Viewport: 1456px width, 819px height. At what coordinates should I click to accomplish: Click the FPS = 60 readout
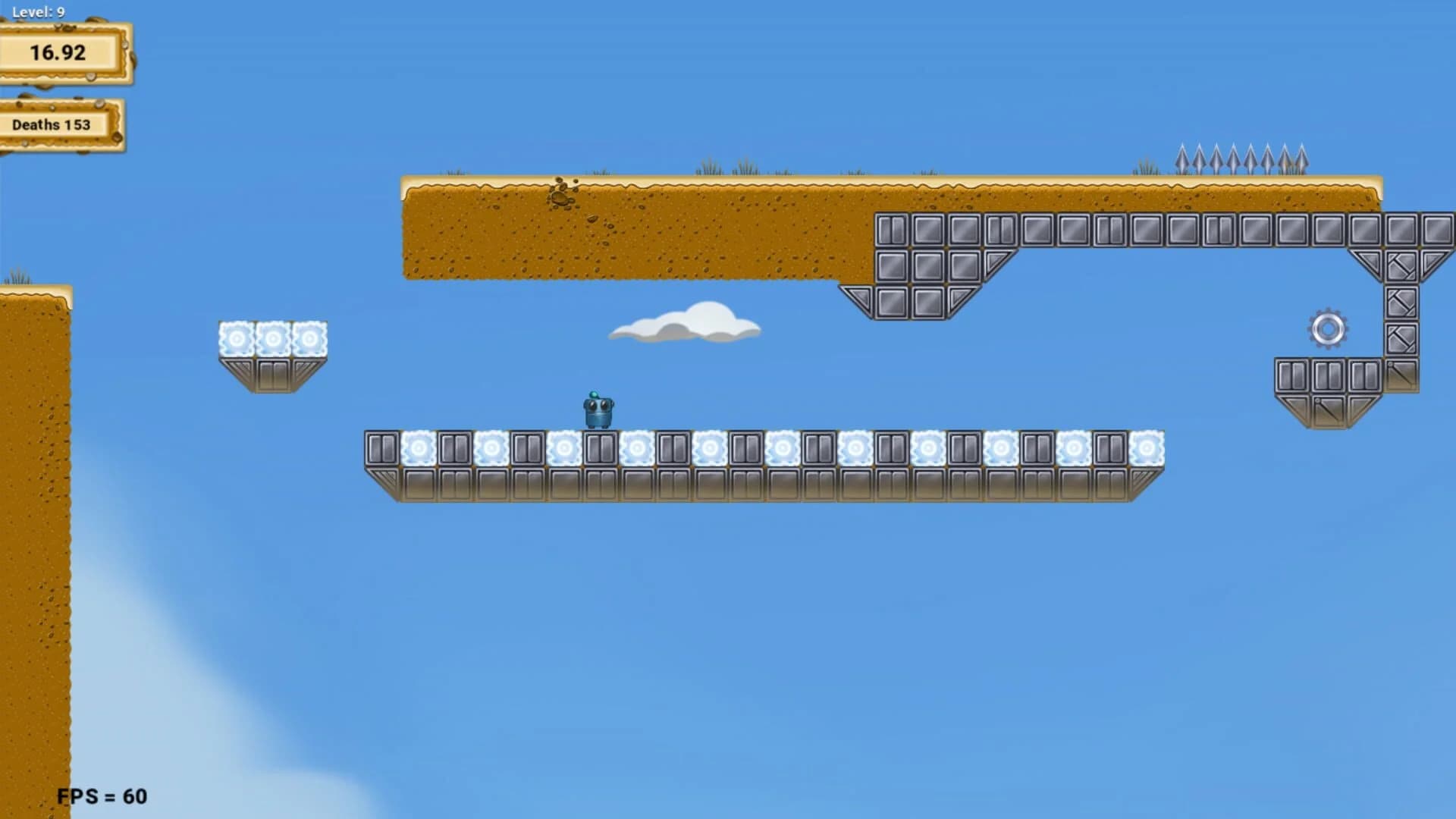(x=102, y=796)
